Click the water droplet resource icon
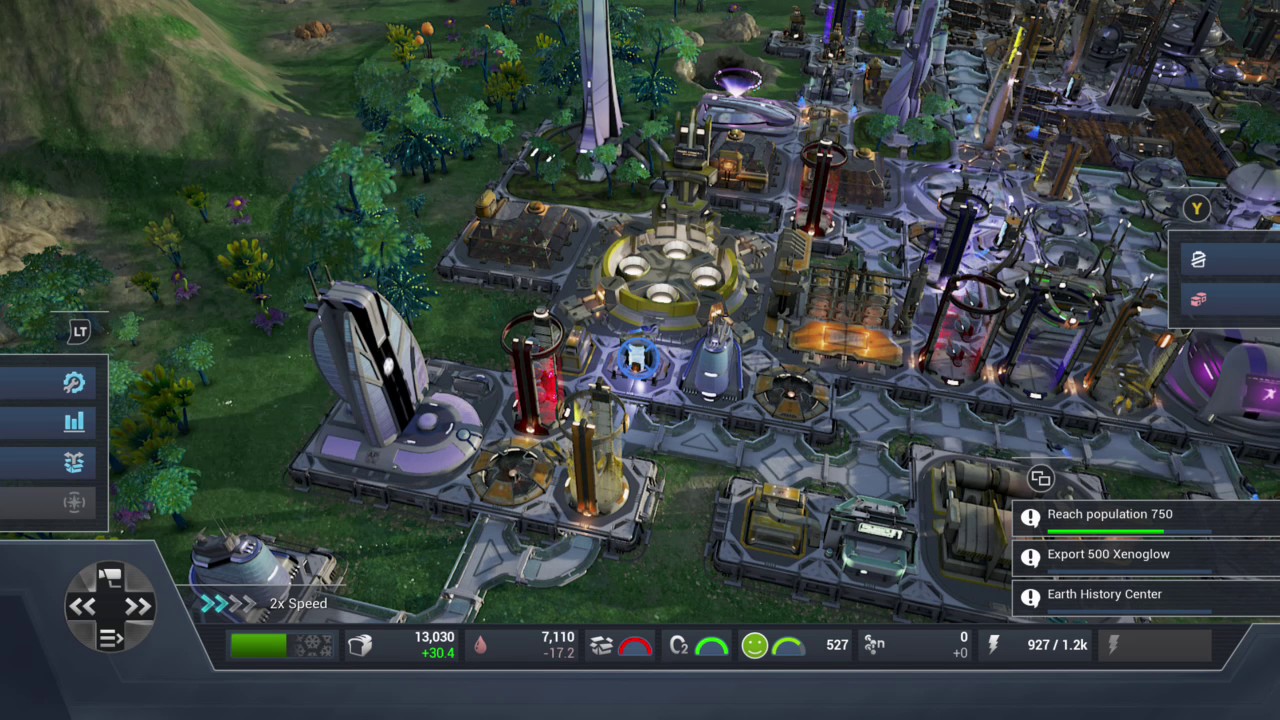 point(481,646)
